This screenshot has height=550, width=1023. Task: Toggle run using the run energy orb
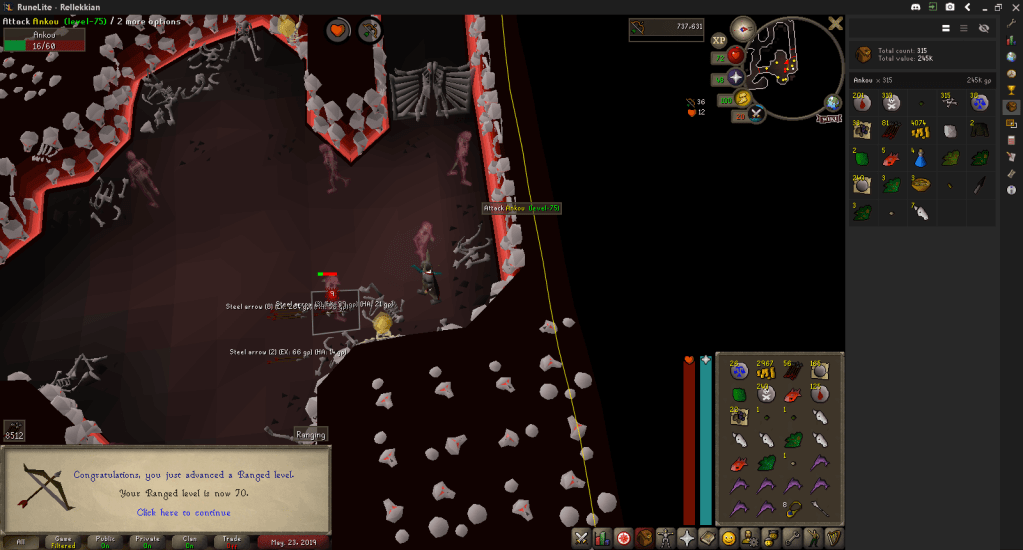pos(742,98)
